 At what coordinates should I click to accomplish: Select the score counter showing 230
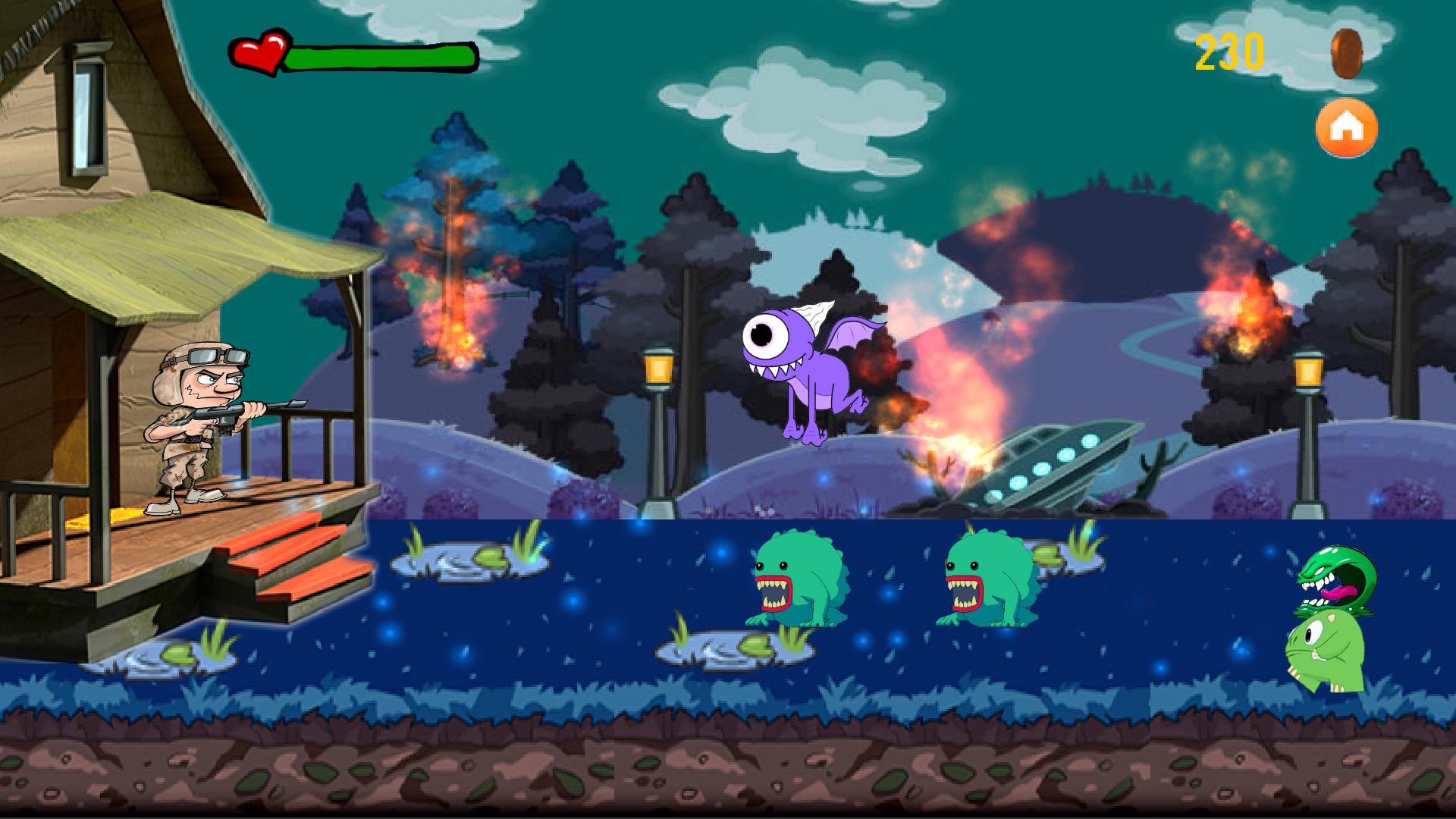1228,52
